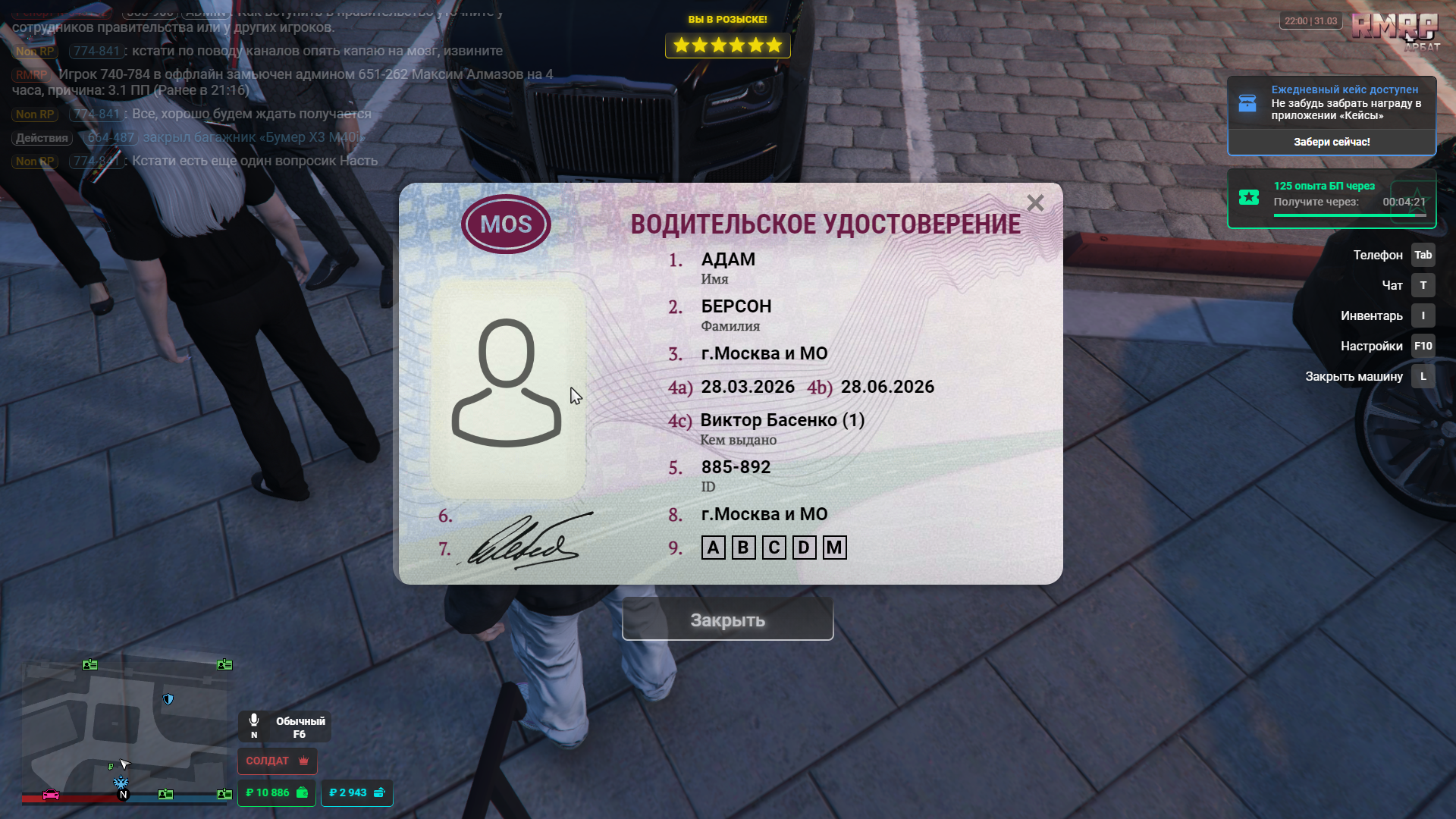Select the 125 опыта БП reward notification
The height and width of the screenshot is (819, 1456).
pyautogui.click(x=1331, y=199)
